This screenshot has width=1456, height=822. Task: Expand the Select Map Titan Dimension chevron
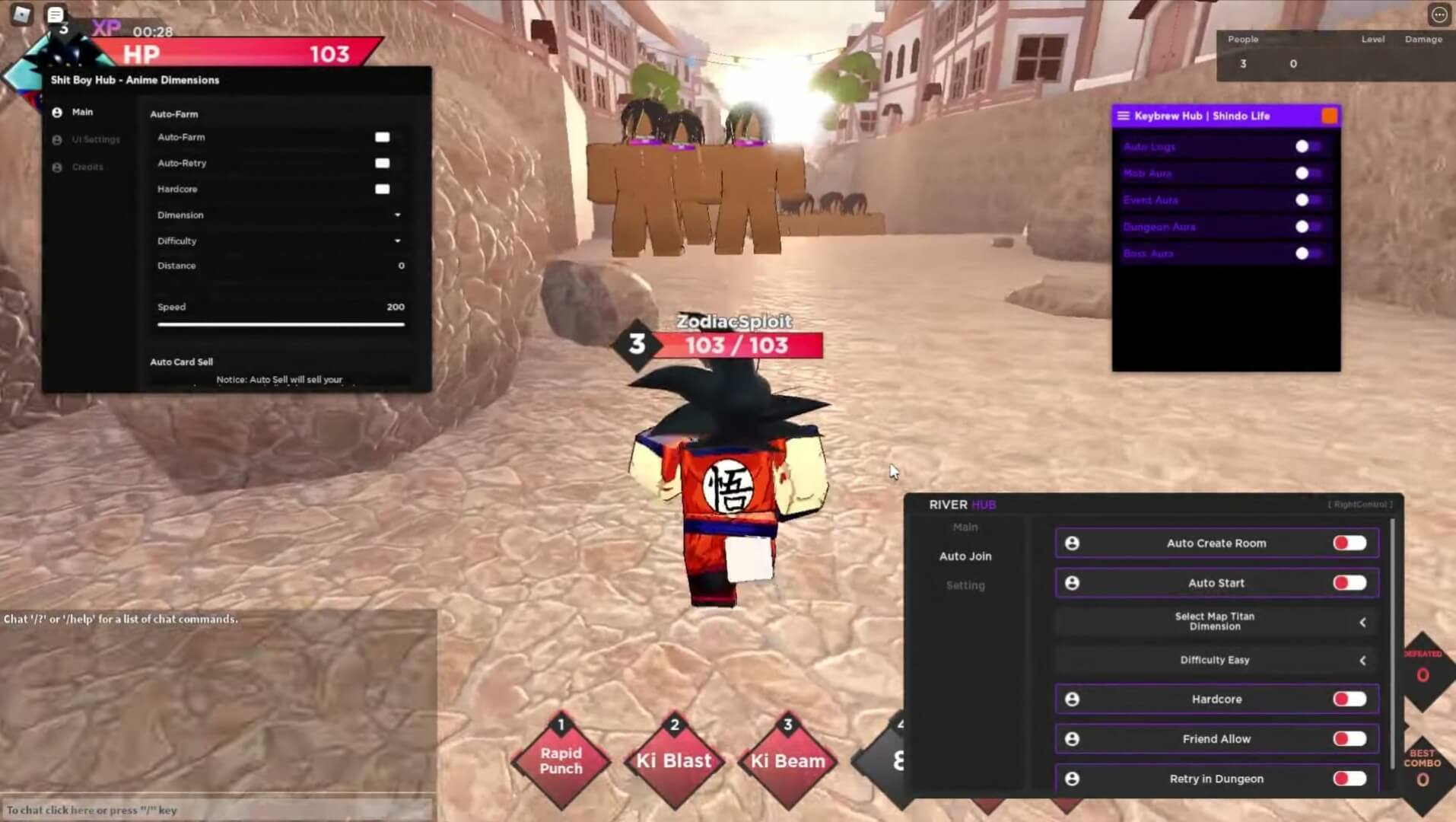1362,621
